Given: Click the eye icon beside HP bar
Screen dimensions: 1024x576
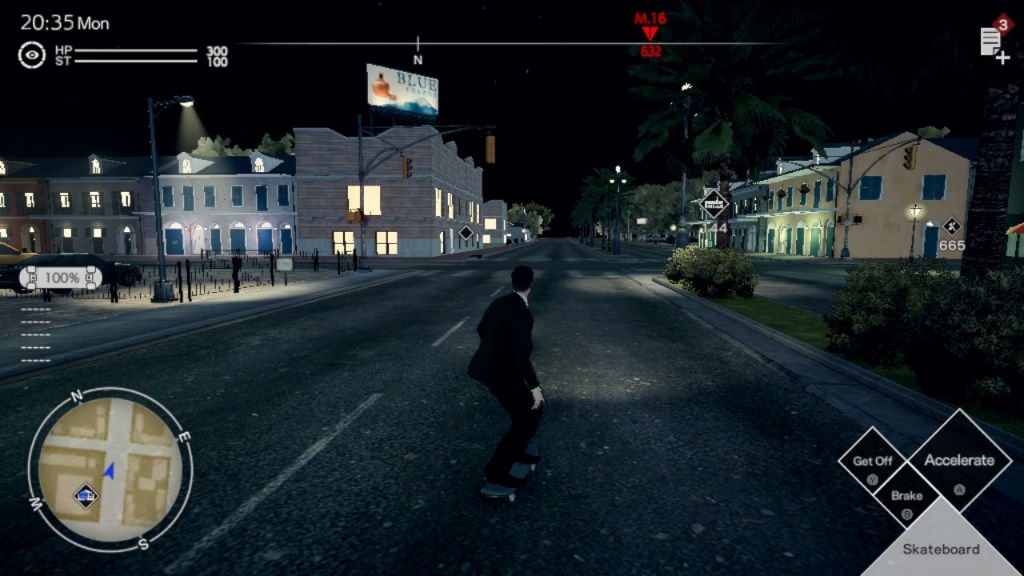Looking at the screenshot, I should 32,55.
